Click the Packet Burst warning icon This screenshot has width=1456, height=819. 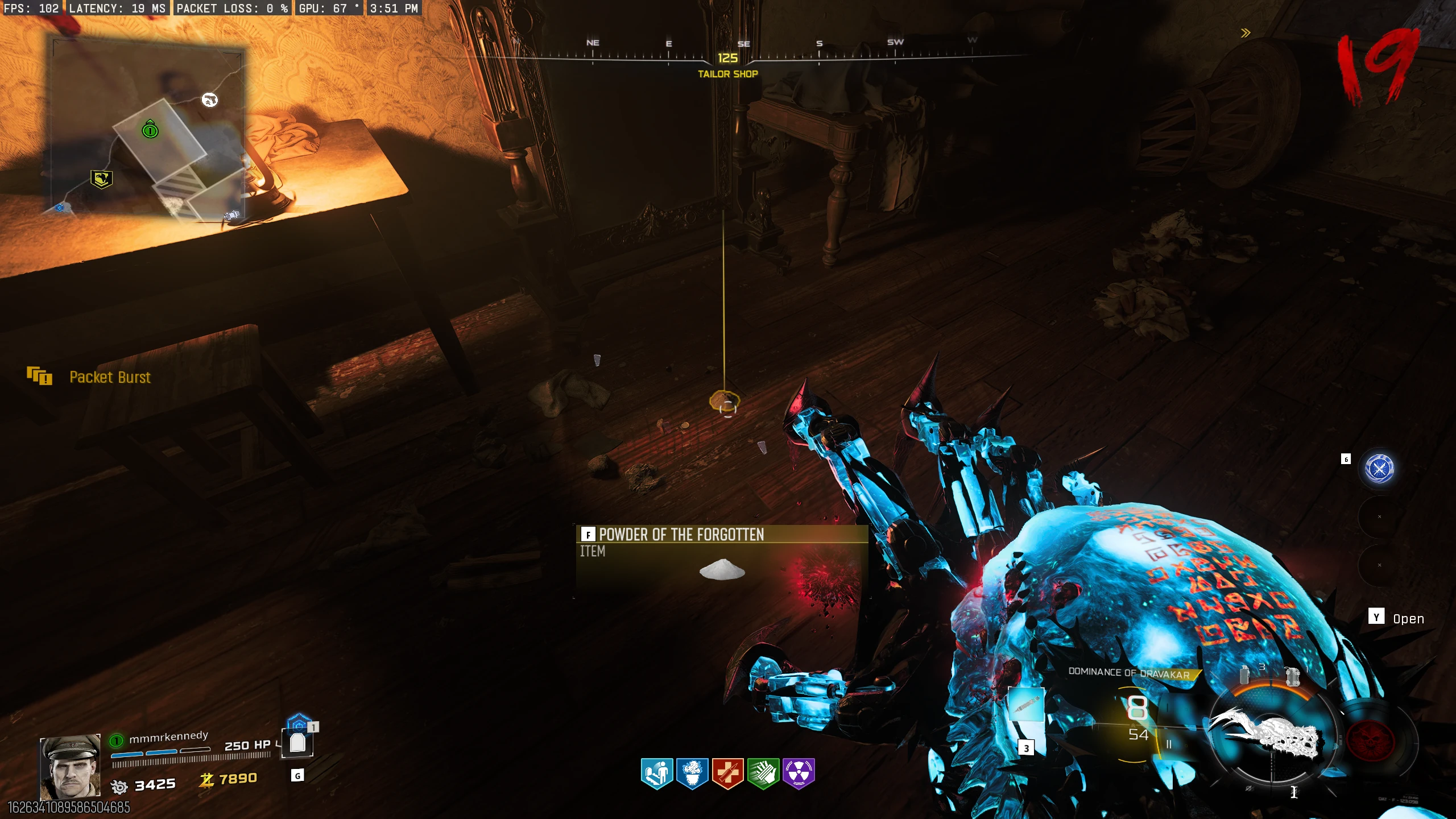point(39,376)
